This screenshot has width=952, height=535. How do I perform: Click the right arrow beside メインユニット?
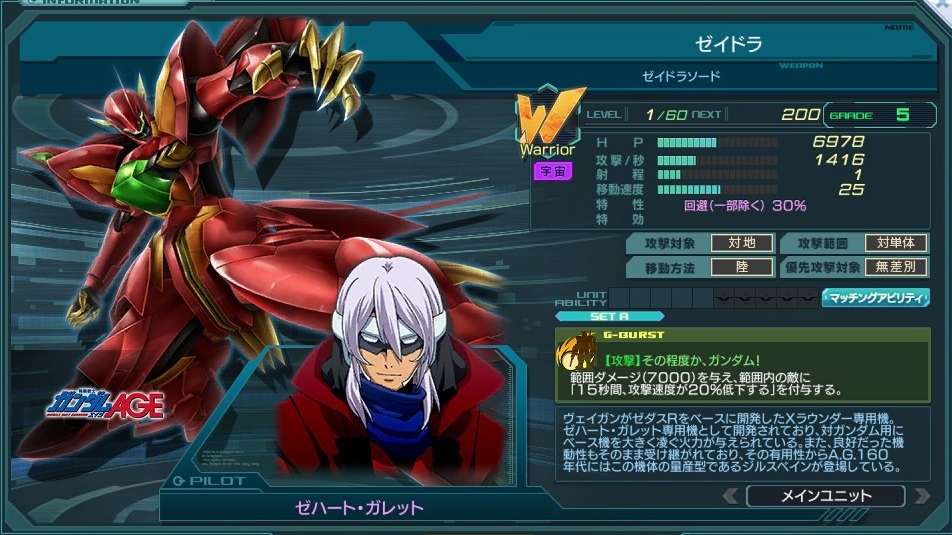[919, 496]
